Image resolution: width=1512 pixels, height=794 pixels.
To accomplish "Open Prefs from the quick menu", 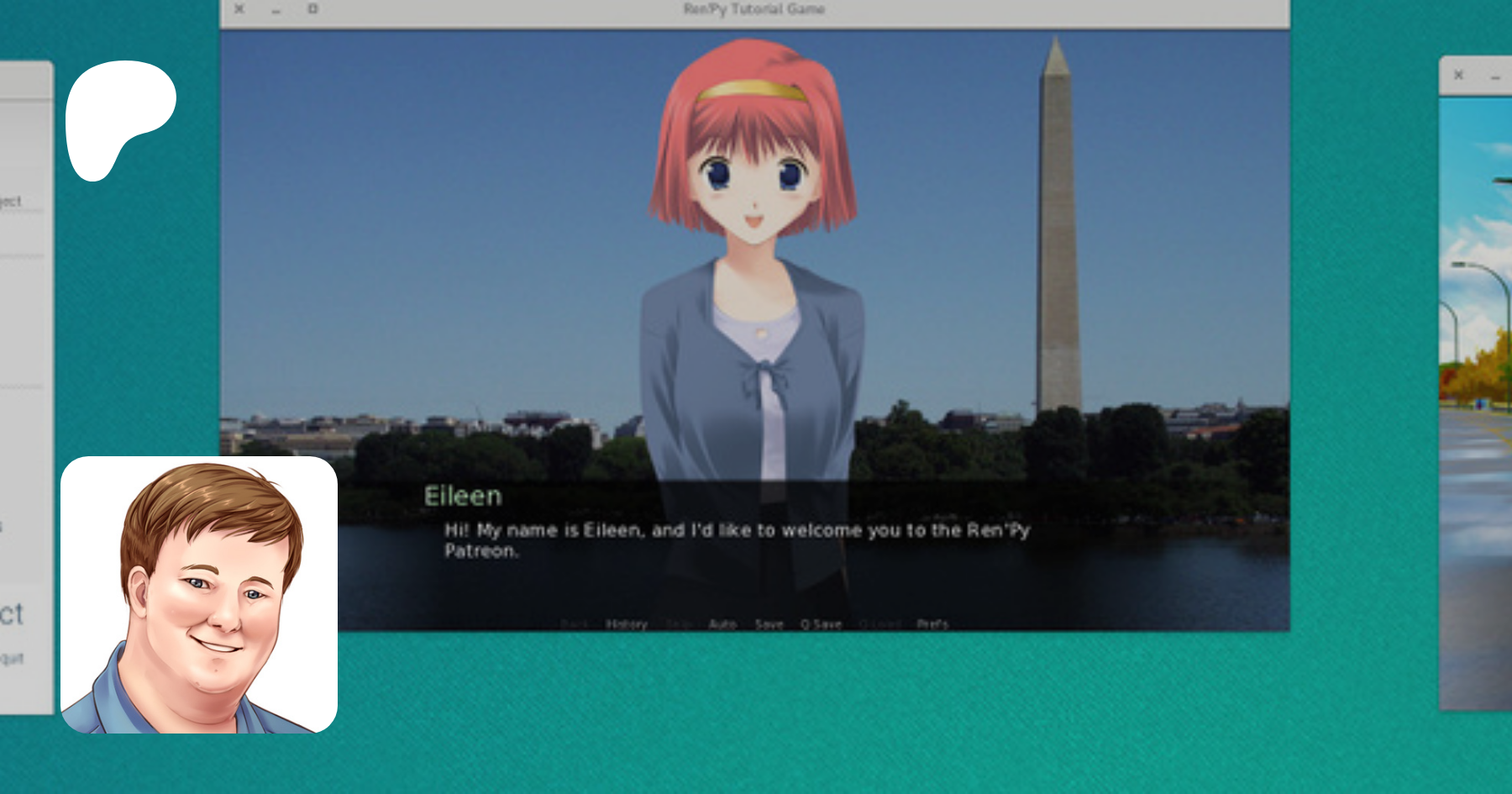I will (932, 624).
